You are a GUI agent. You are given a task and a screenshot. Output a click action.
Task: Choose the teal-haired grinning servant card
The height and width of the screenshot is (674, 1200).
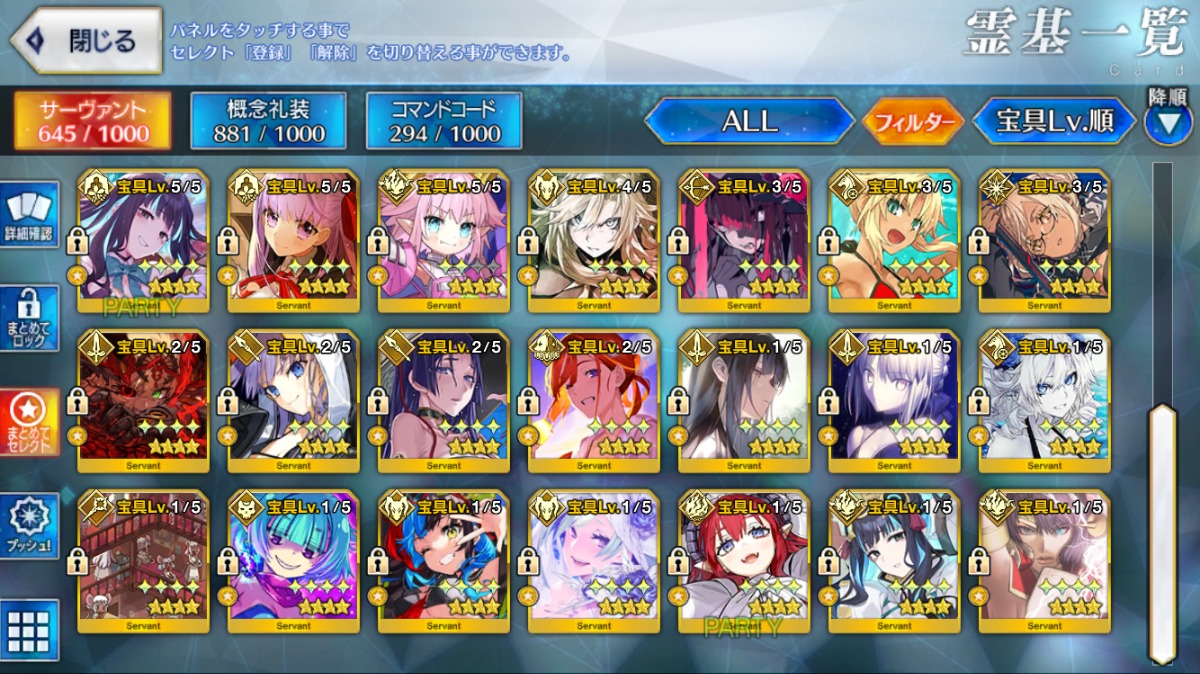coord(294,561)
